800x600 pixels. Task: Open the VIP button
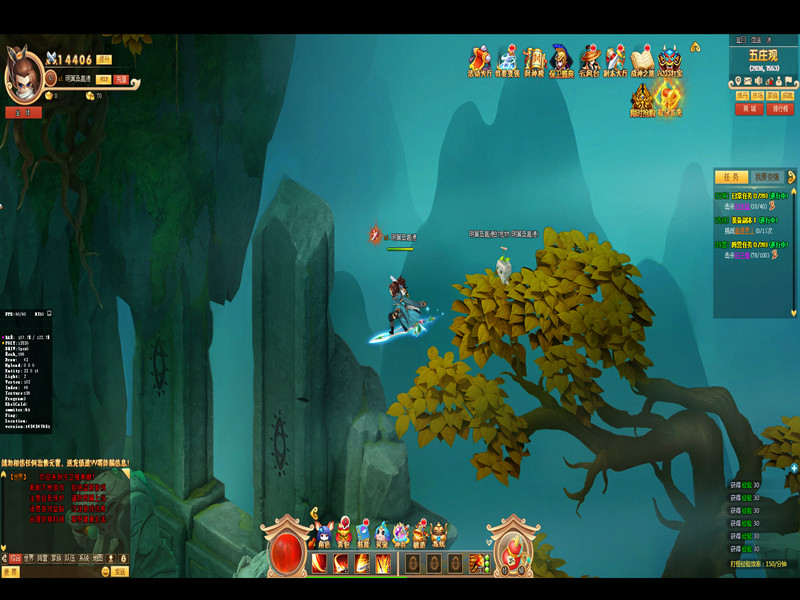point(103,78)
